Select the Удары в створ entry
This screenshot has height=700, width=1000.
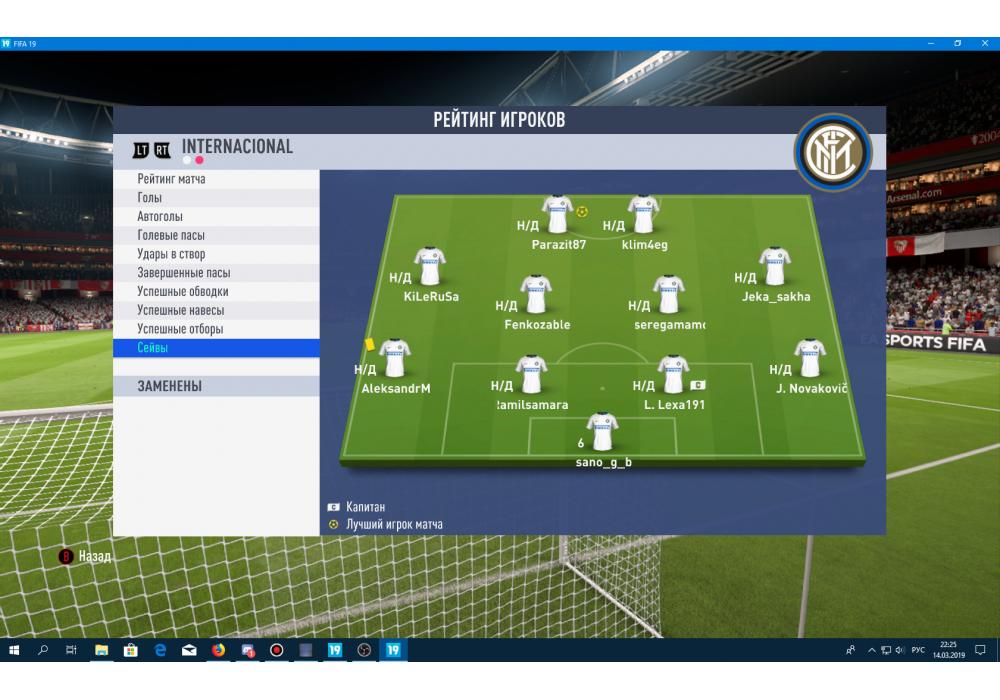(x=216, y=254)
